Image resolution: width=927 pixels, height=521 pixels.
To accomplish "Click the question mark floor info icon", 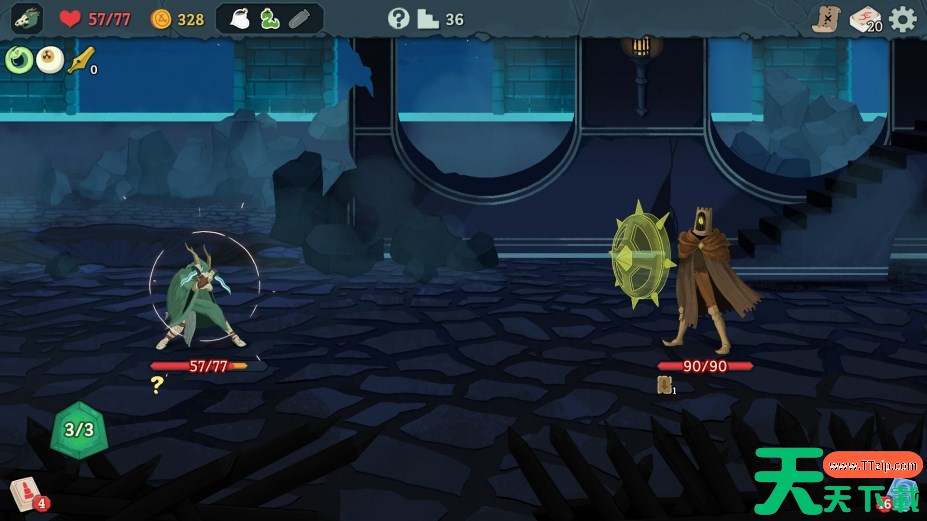I will (399, 18).
